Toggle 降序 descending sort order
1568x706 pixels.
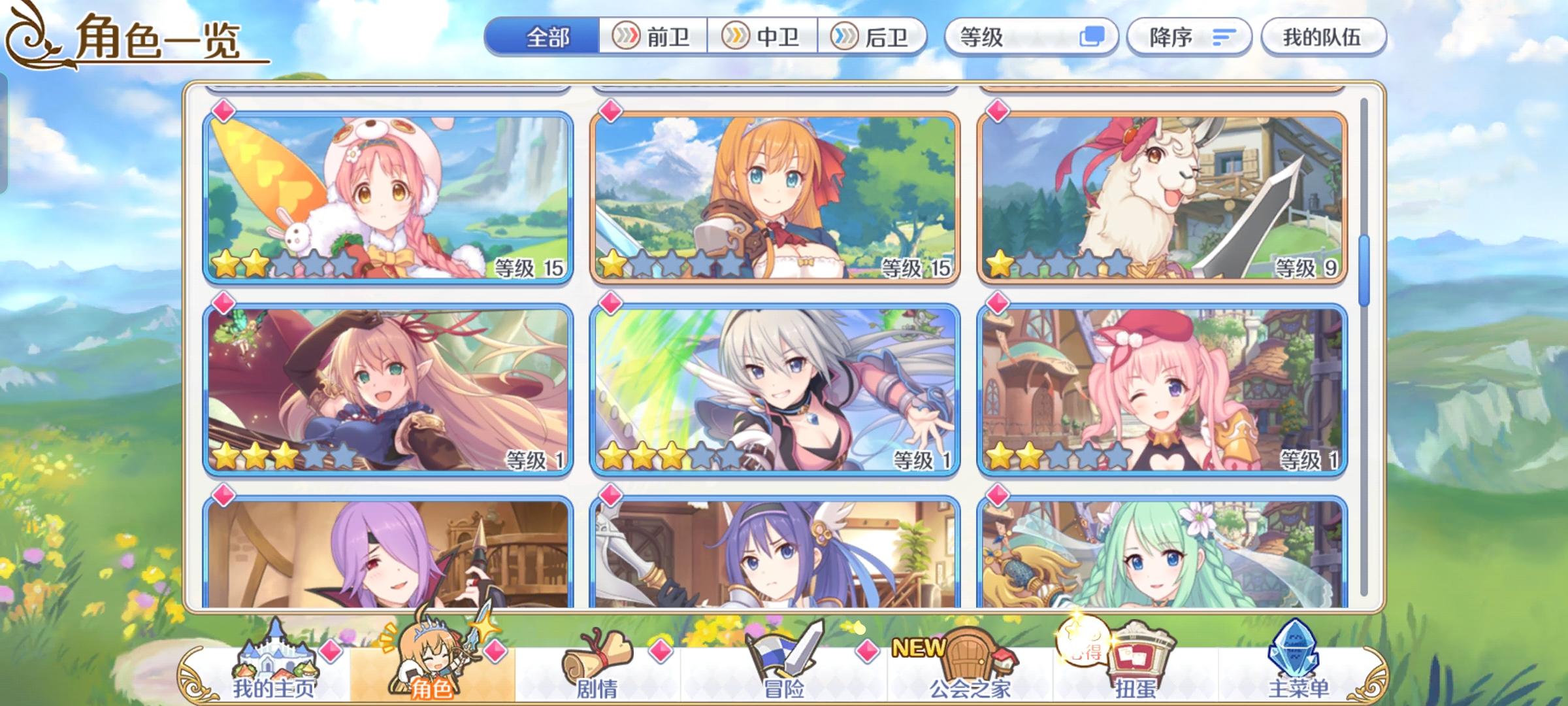coord(1189,37)
